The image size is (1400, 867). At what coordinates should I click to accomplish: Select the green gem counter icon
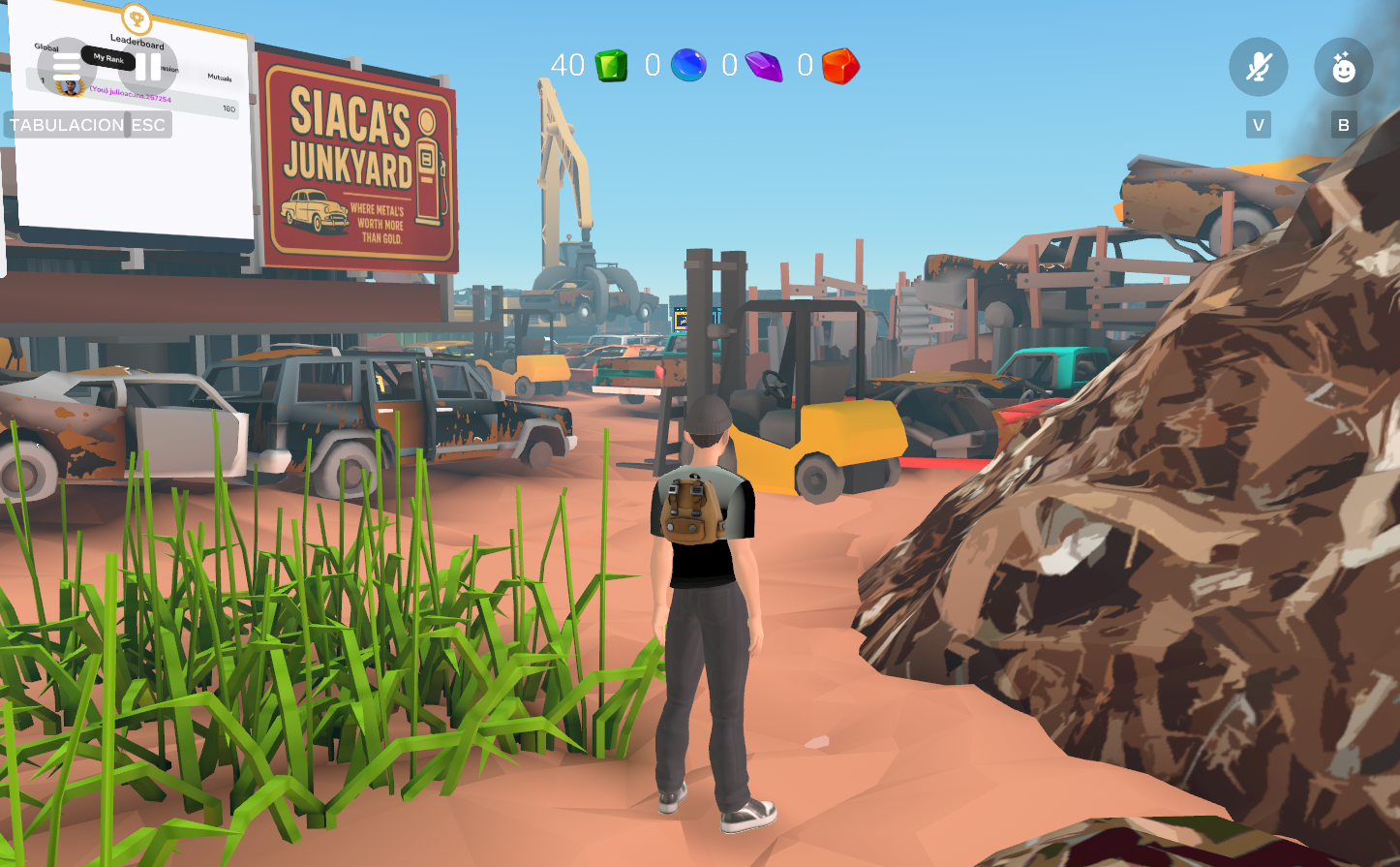[610, 66]
